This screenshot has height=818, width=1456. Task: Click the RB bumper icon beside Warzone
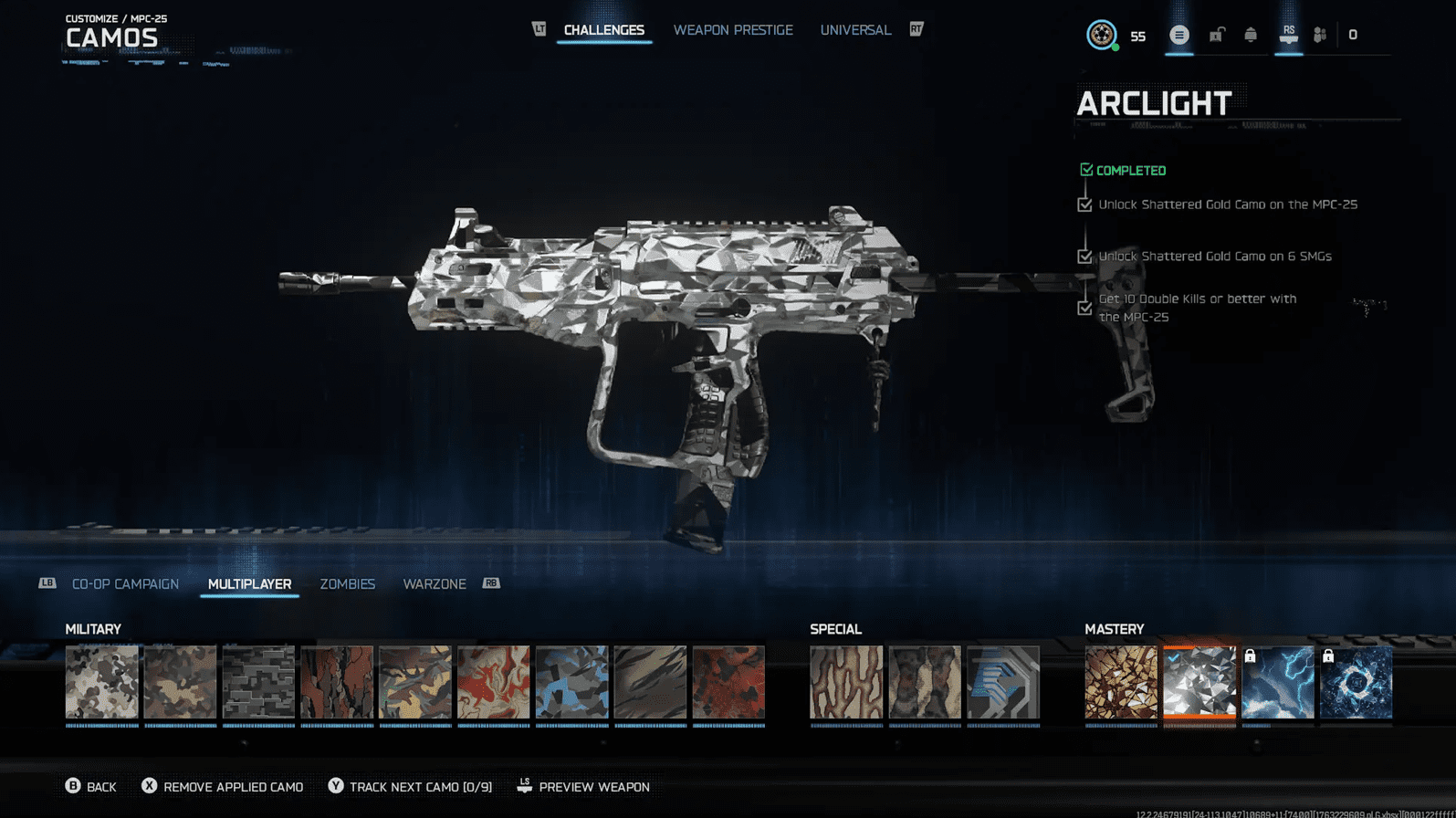click(x=490, y=582)
